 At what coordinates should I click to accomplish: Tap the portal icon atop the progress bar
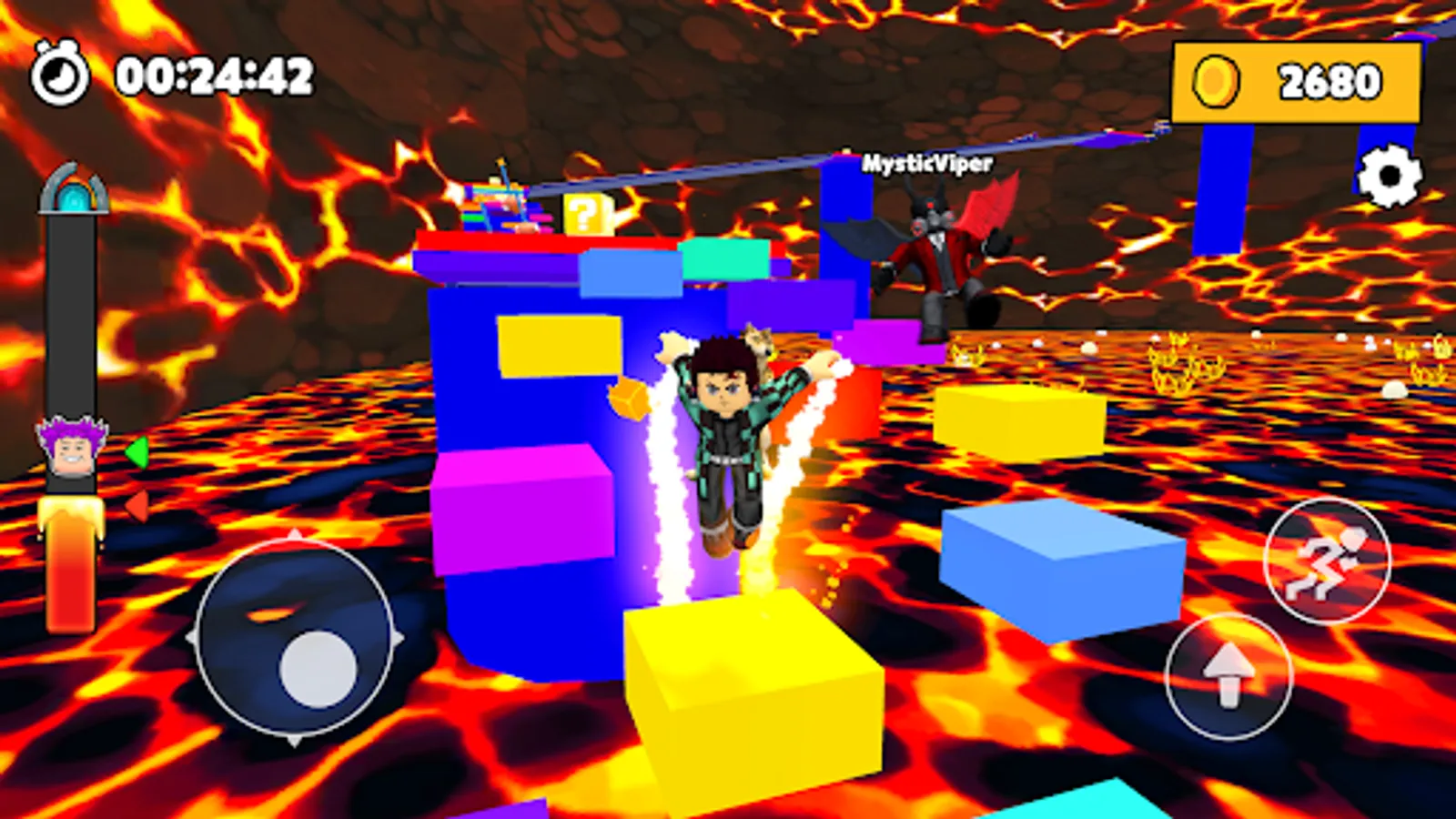[x=75, y=191]
